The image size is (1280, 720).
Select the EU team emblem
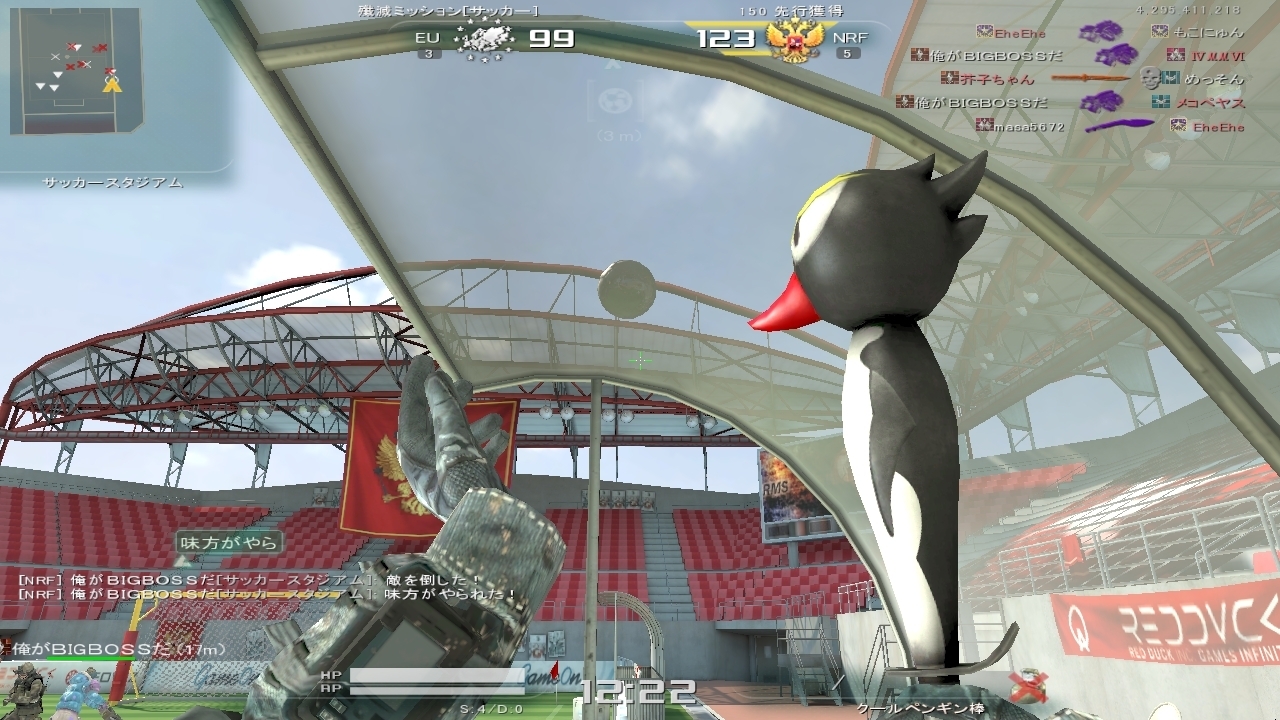pos(486,41)
